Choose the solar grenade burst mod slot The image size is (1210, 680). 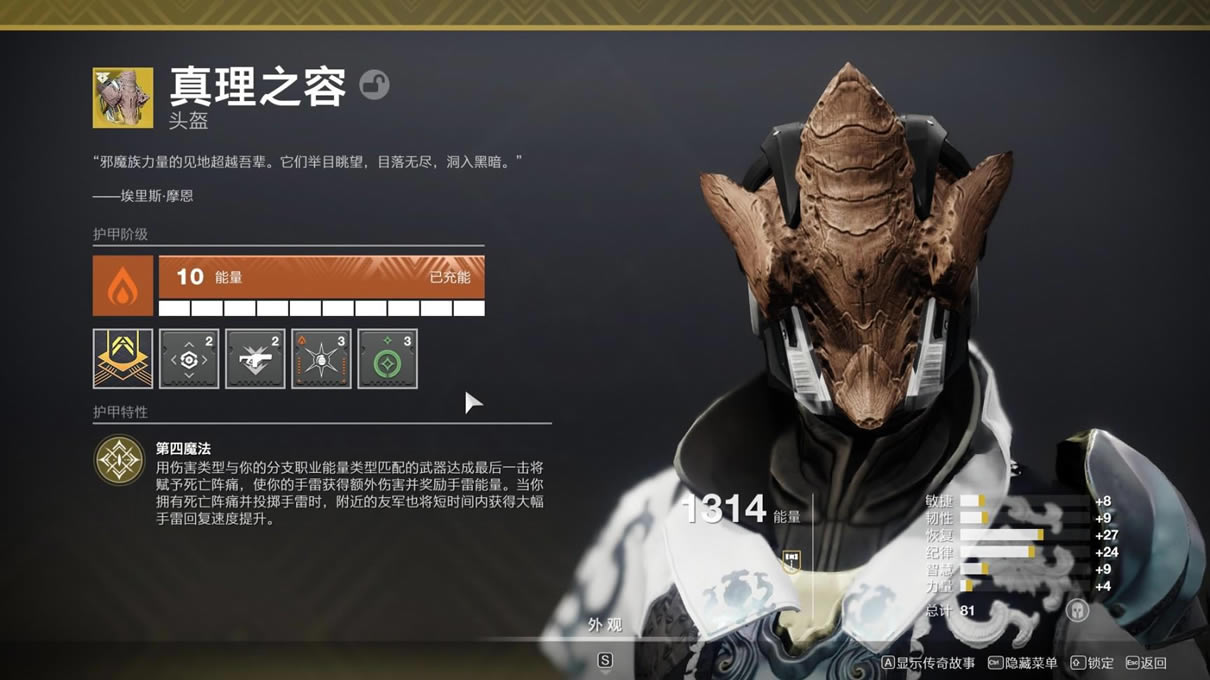click(321, 358)
